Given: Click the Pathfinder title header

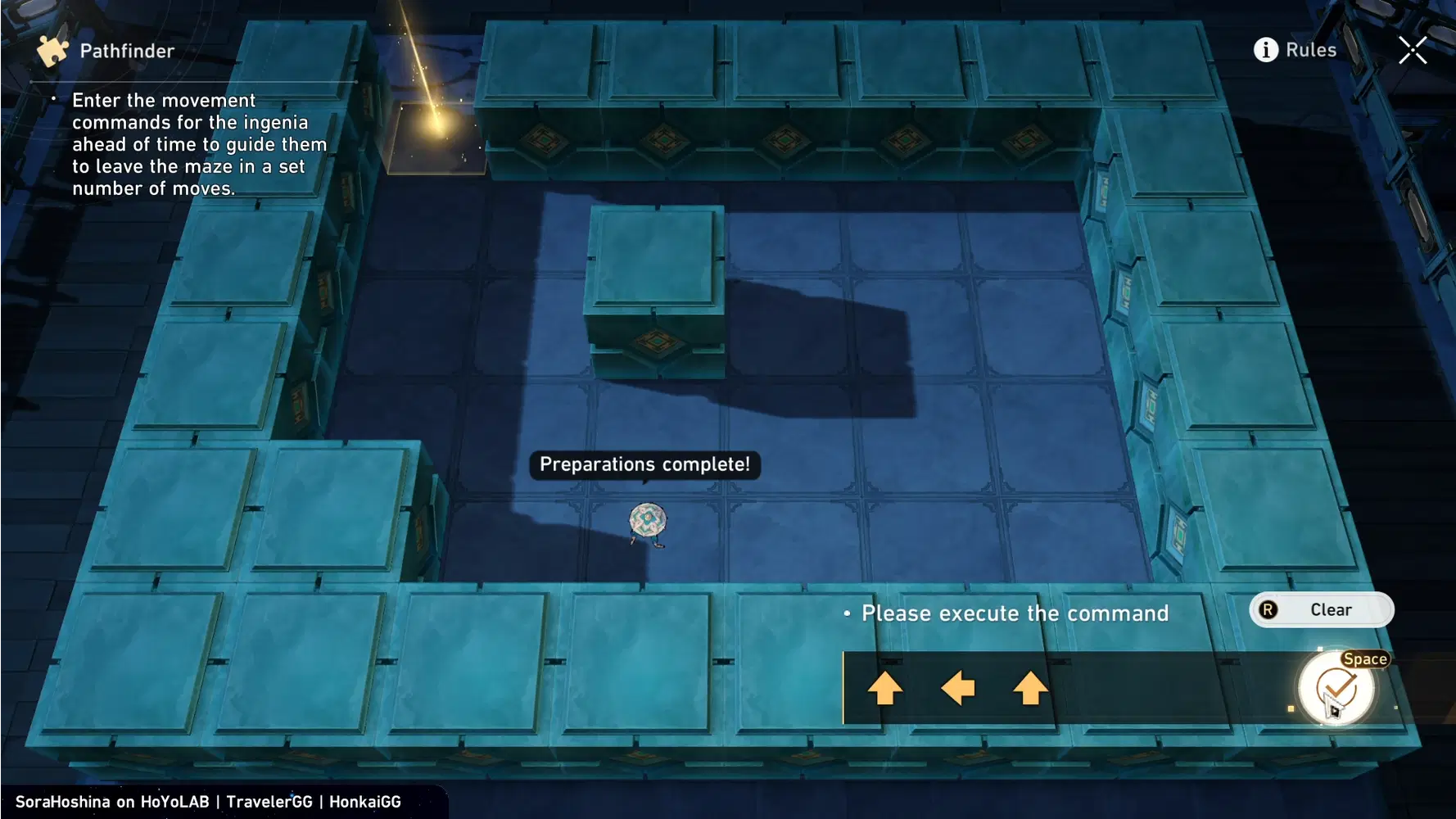Looking at the screenshot, I should pos(126,49).
